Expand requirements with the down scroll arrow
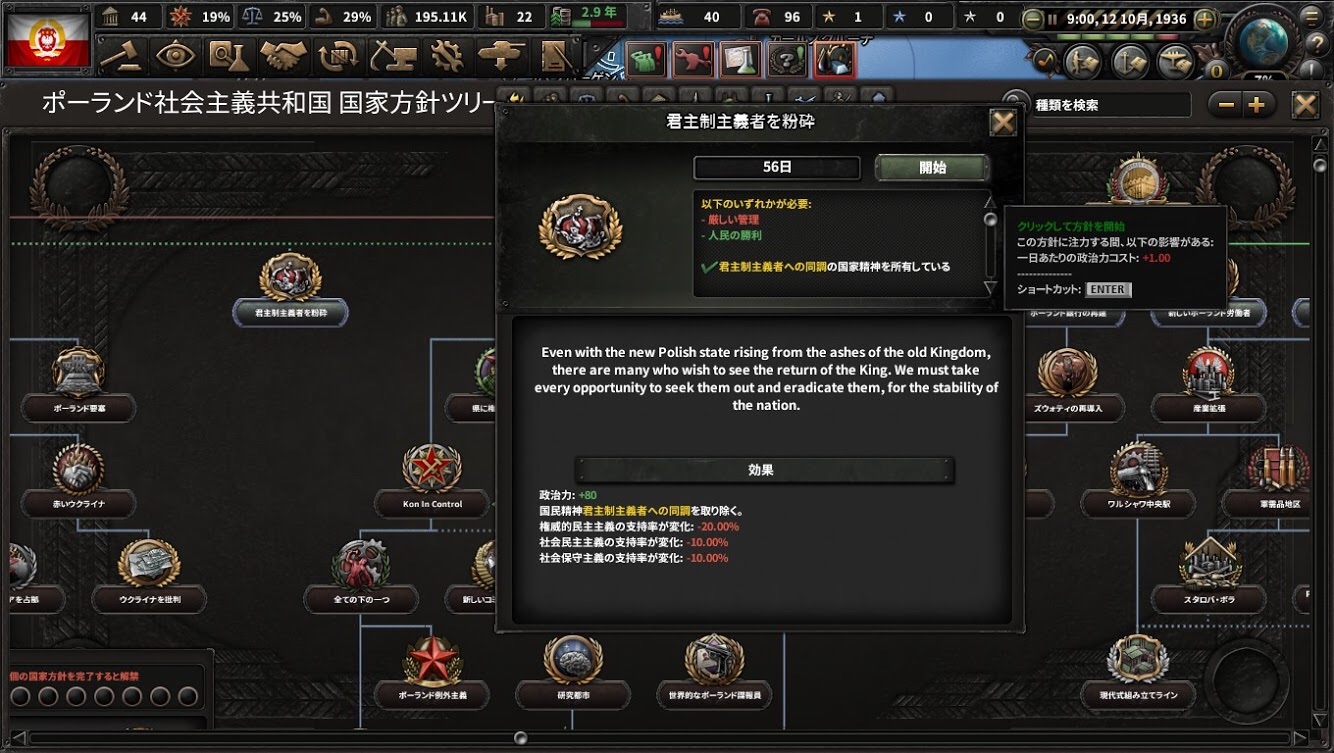This screenshot has width=1334, height=753. [x=990, y=287]
